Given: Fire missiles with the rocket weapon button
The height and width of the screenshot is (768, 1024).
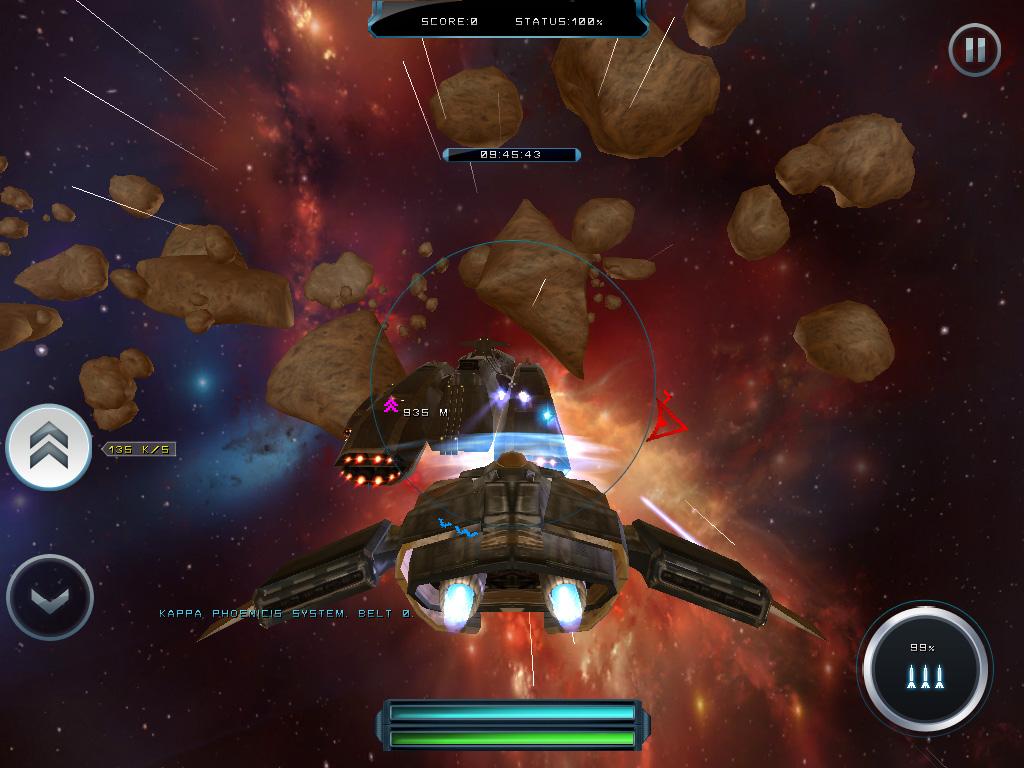Looking at the screenshot, I should click(x=924, y=668).
